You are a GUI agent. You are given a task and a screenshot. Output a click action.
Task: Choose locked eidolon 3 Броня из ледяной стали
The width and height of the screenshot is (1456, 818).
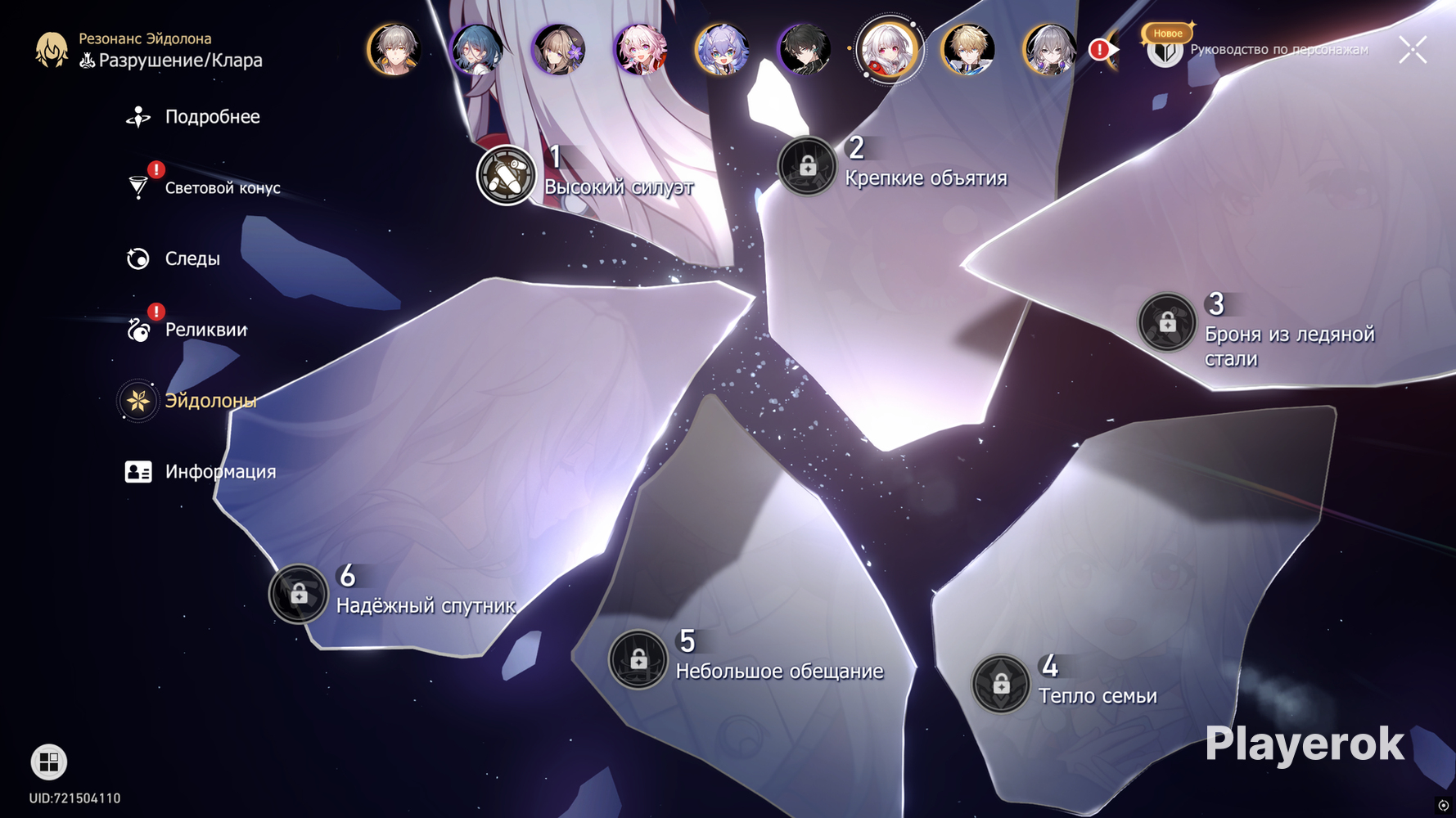click(1167, 322)
